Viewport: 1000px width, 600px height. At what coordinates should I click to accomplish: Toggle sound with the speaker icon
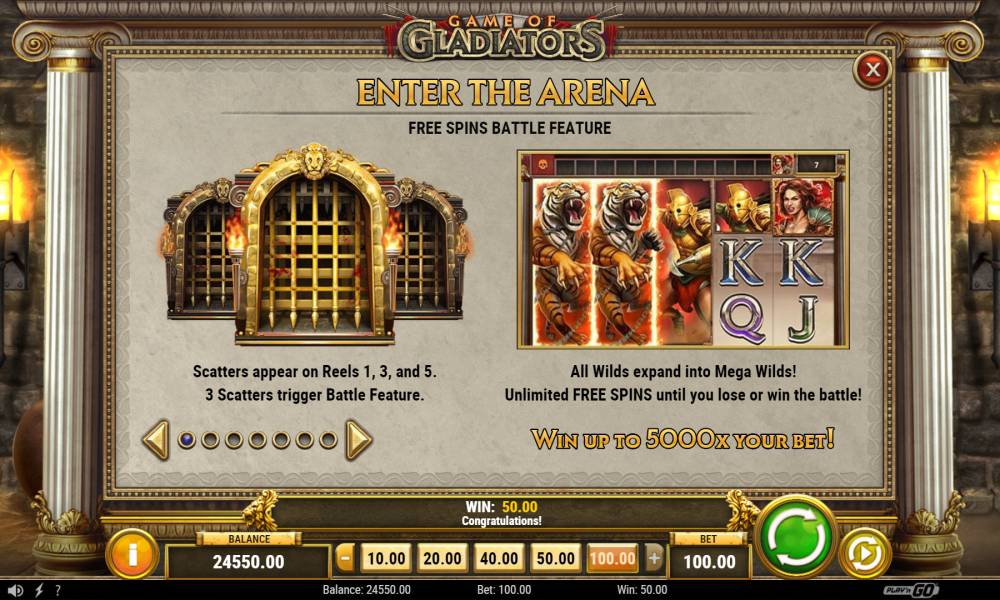(14, 590)
